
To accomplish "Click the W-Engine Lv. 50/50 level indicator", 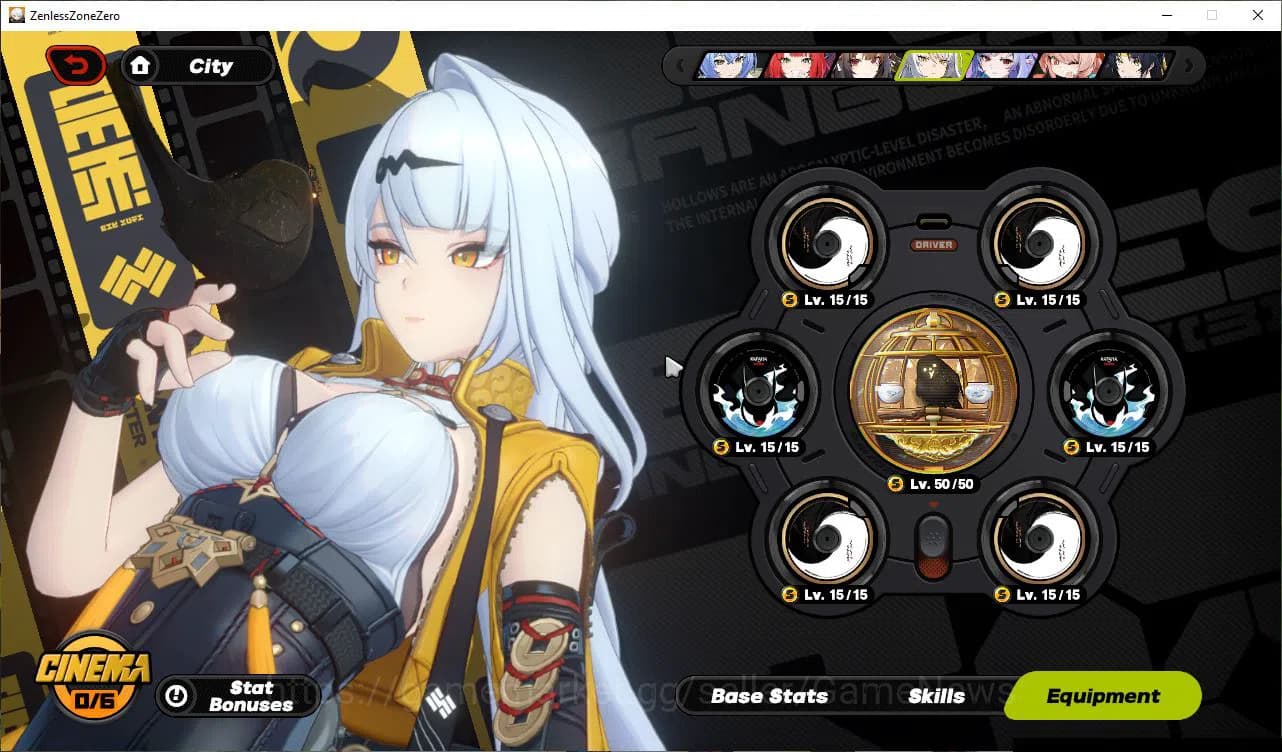I will pyautogui.click(x=935, y=483).
